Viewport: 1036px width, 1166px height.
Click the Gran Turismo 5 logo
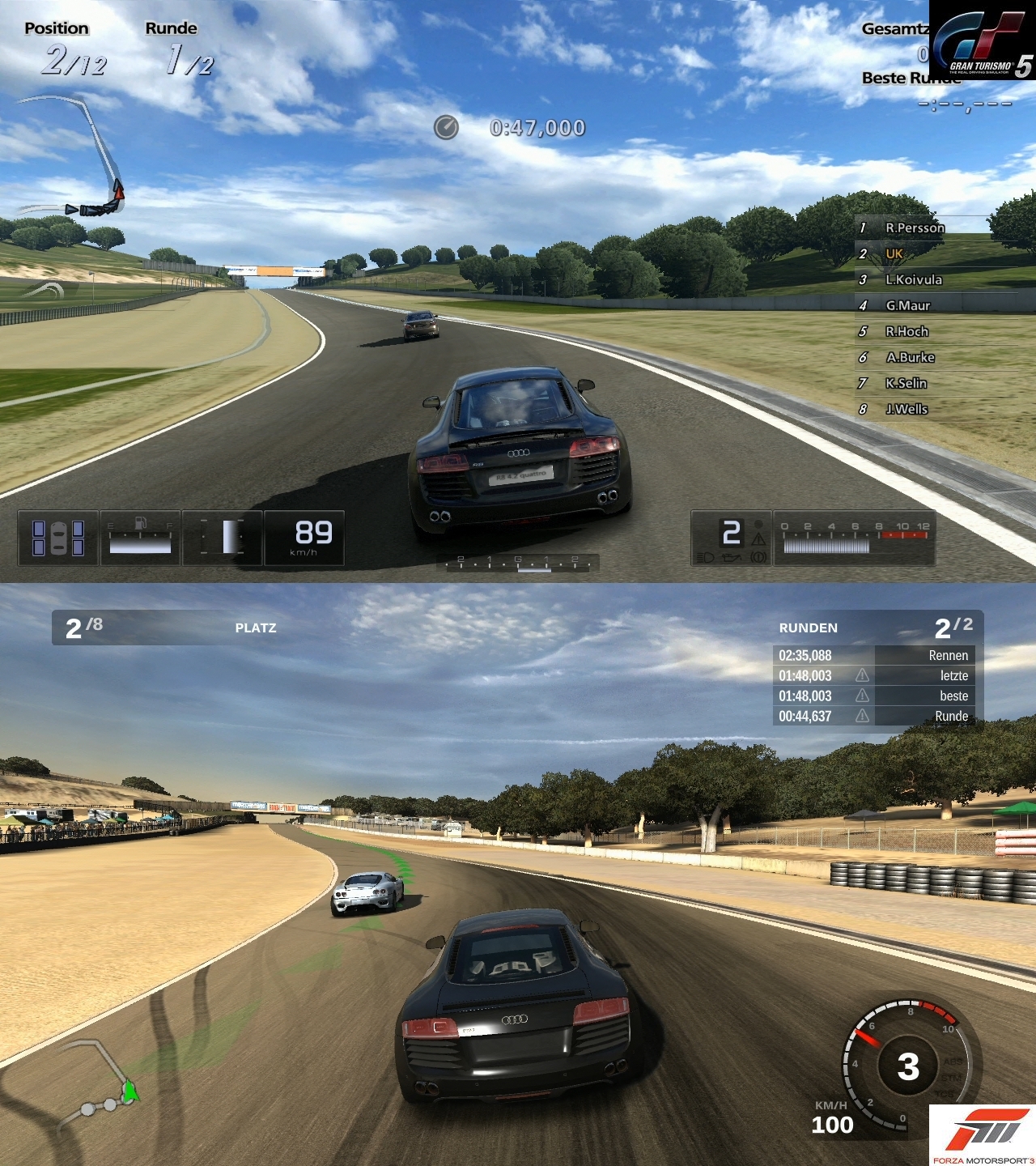pos(982,40)
